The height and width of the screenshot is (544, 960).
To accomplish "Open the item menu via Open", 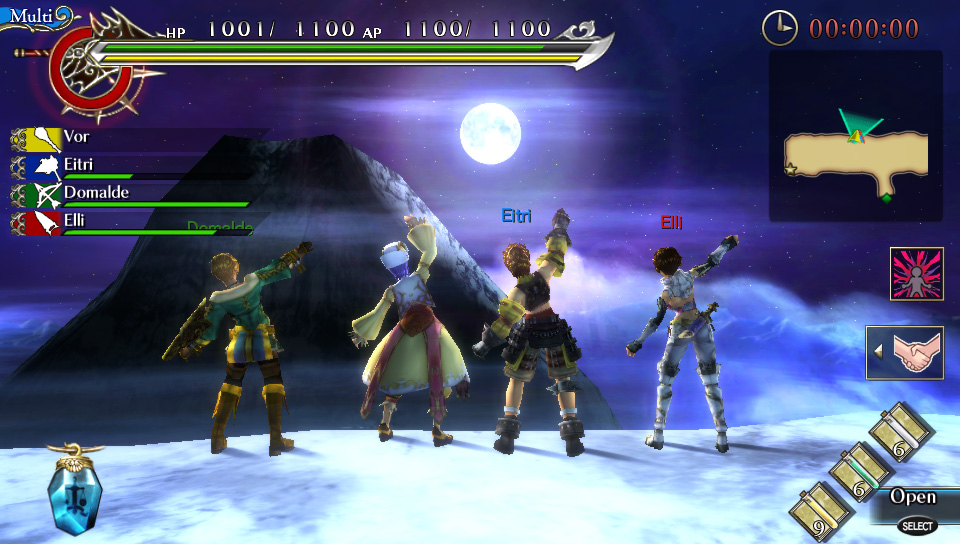I will coord(913,498).
